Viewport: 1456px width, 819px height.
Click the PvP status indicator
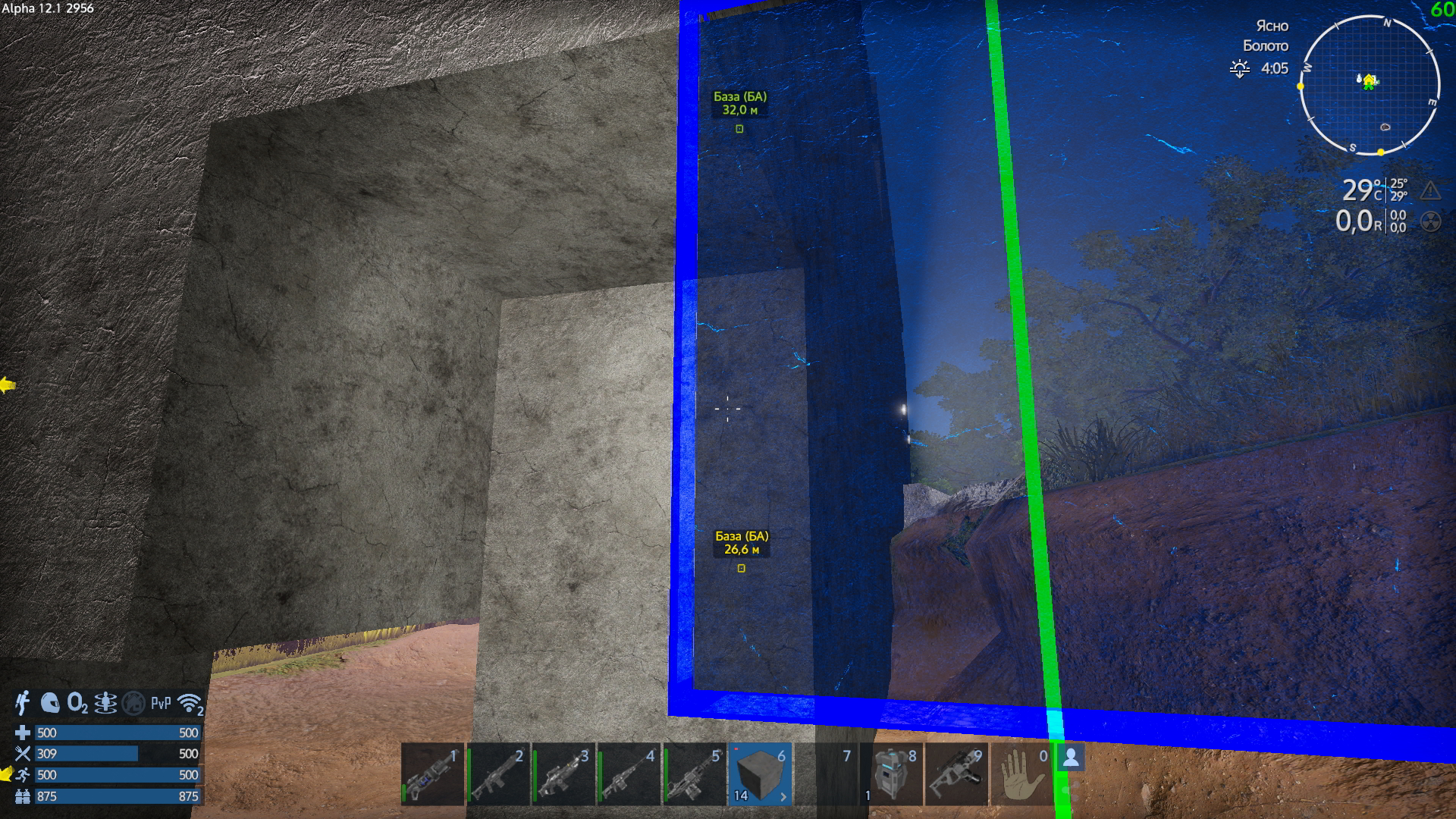(161, 703)
